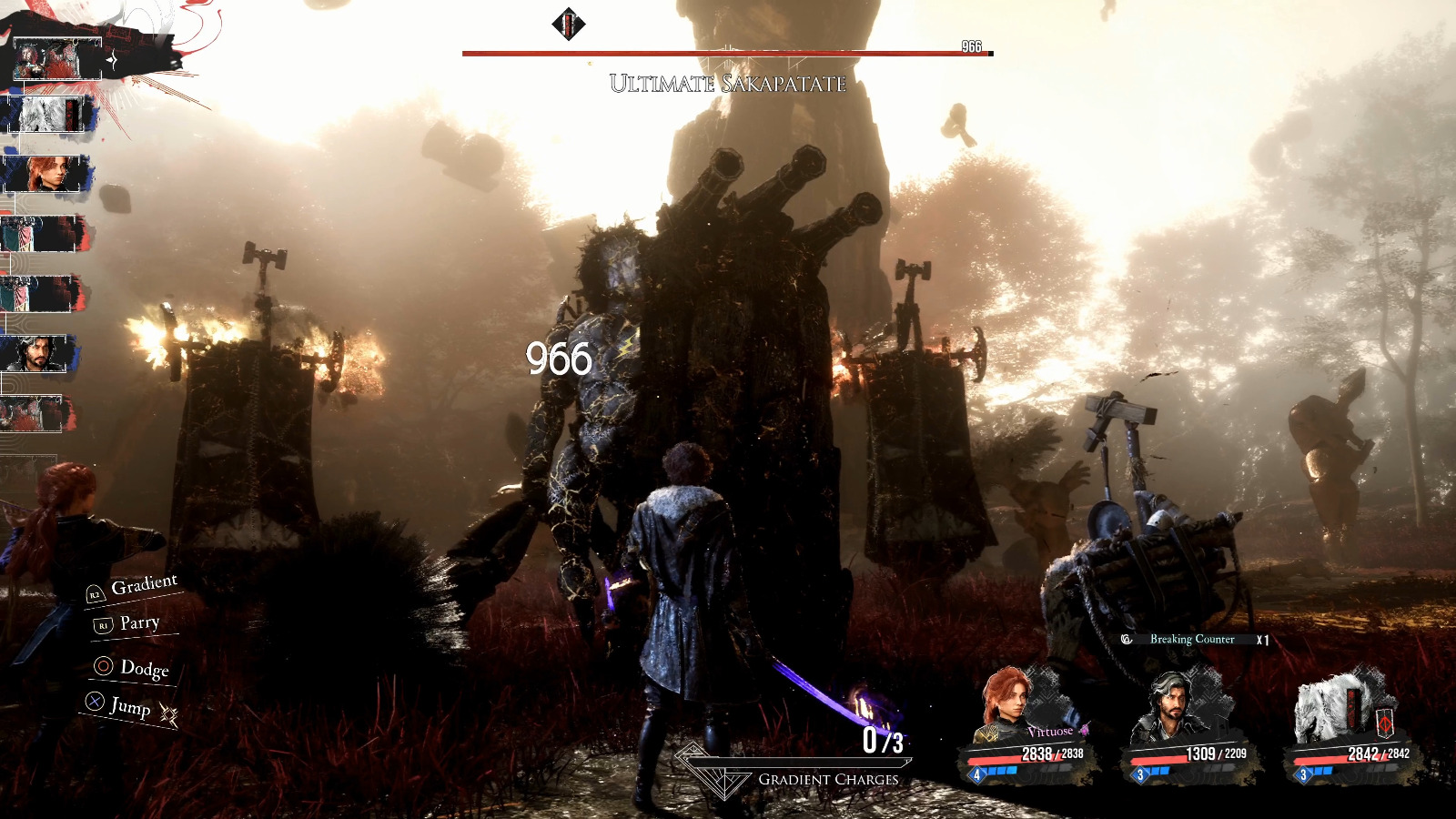
Task: Click the red-haired woman's turn order portrait
Action: [x=45, y=173]
